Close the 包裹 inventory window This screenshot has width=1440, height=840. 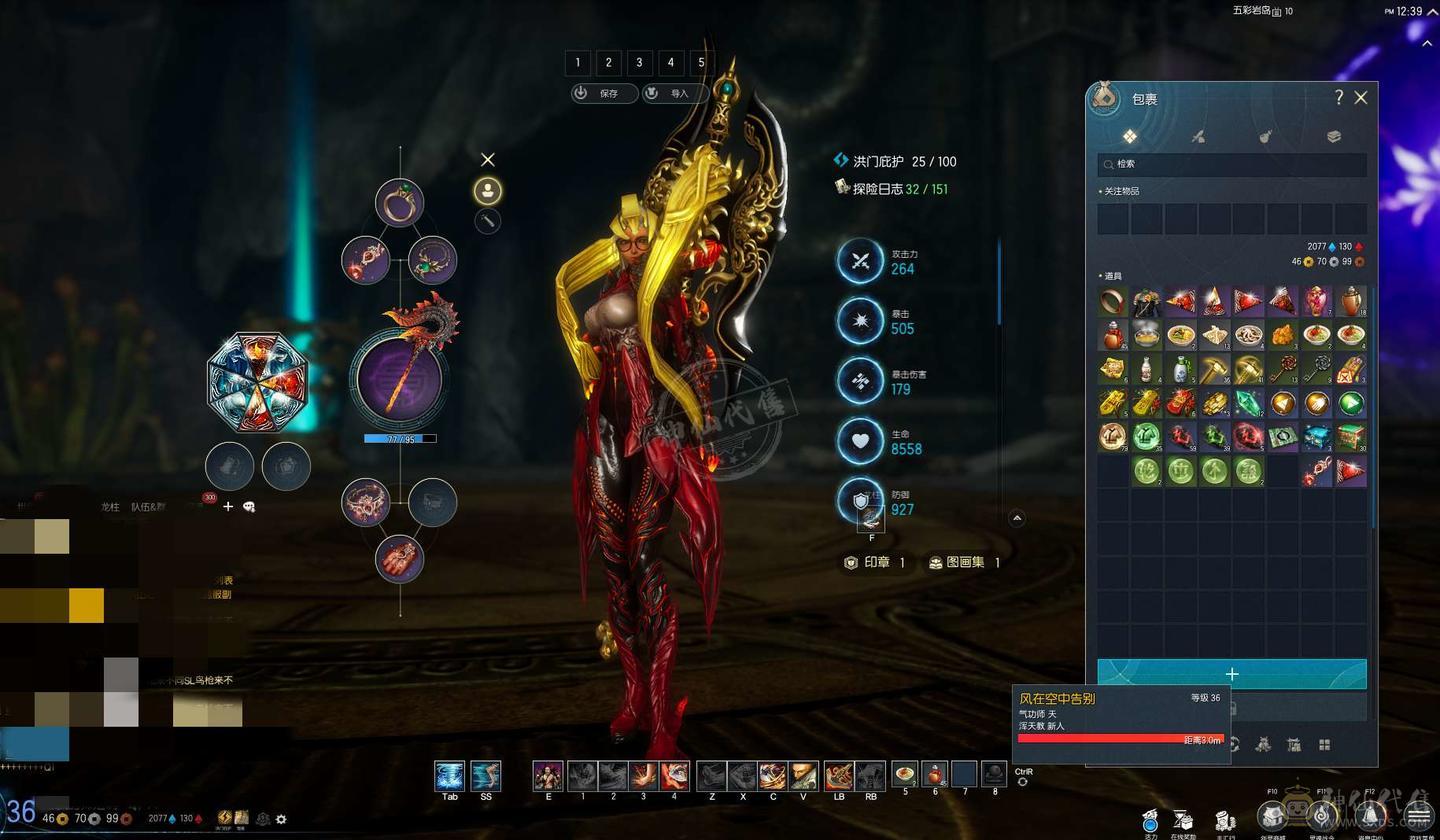(1360, 98)
